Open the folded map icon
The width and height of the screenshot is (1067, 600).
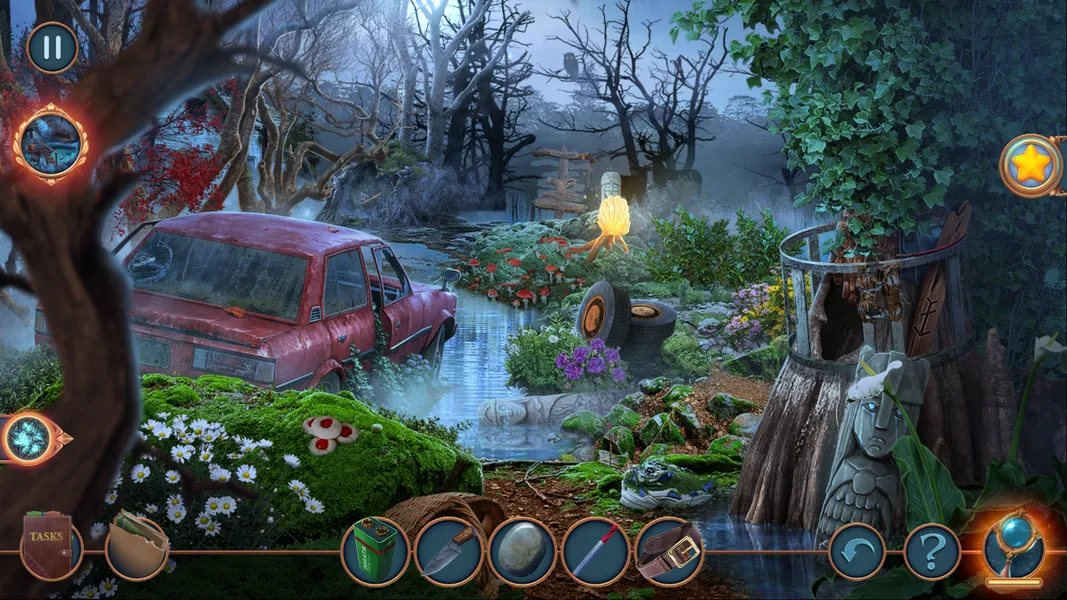(x=135, y=547)
